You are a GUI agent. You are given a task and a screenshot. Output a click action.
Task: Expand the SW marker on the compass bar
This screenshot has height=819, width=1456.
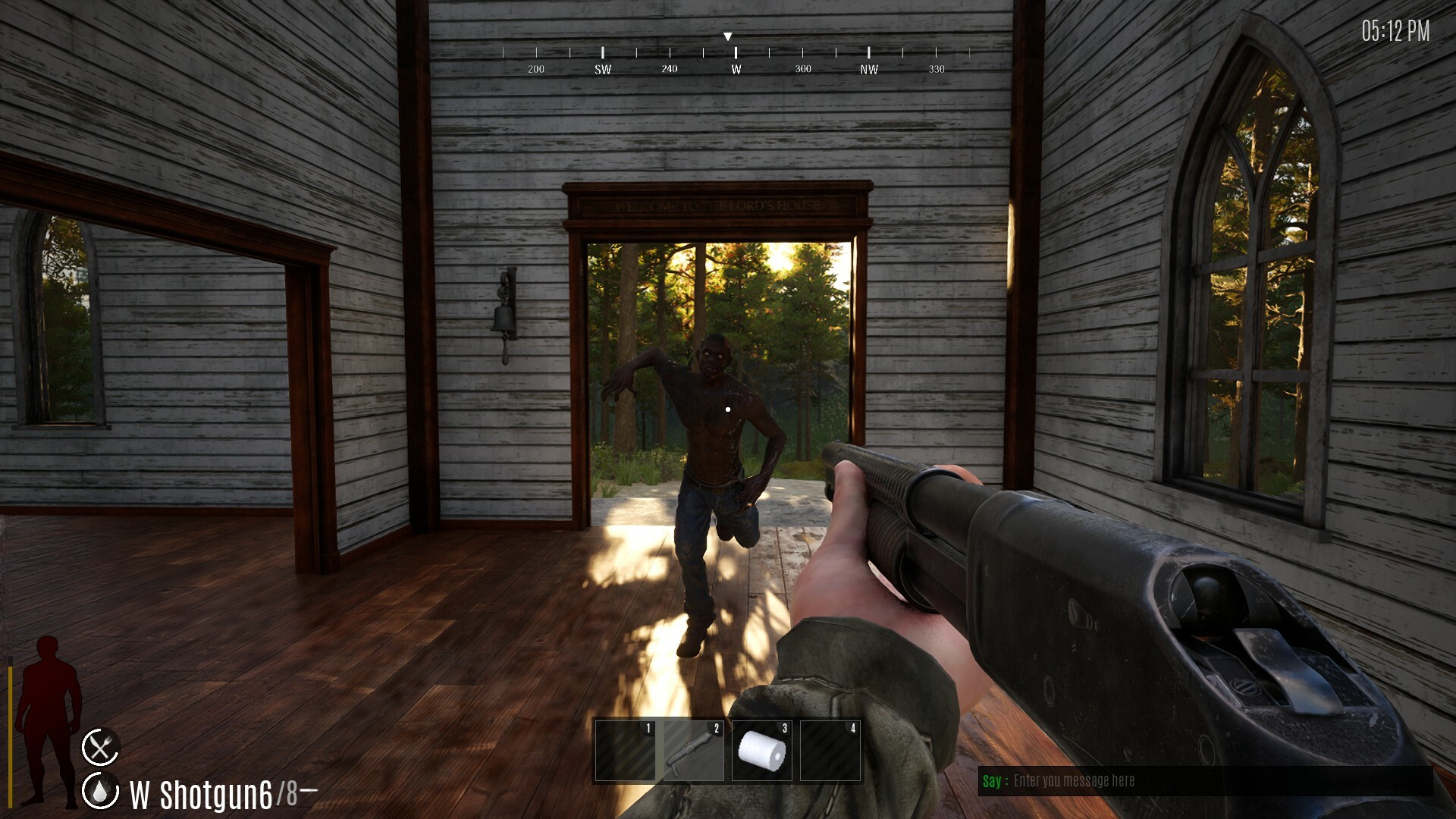(603, 68)
